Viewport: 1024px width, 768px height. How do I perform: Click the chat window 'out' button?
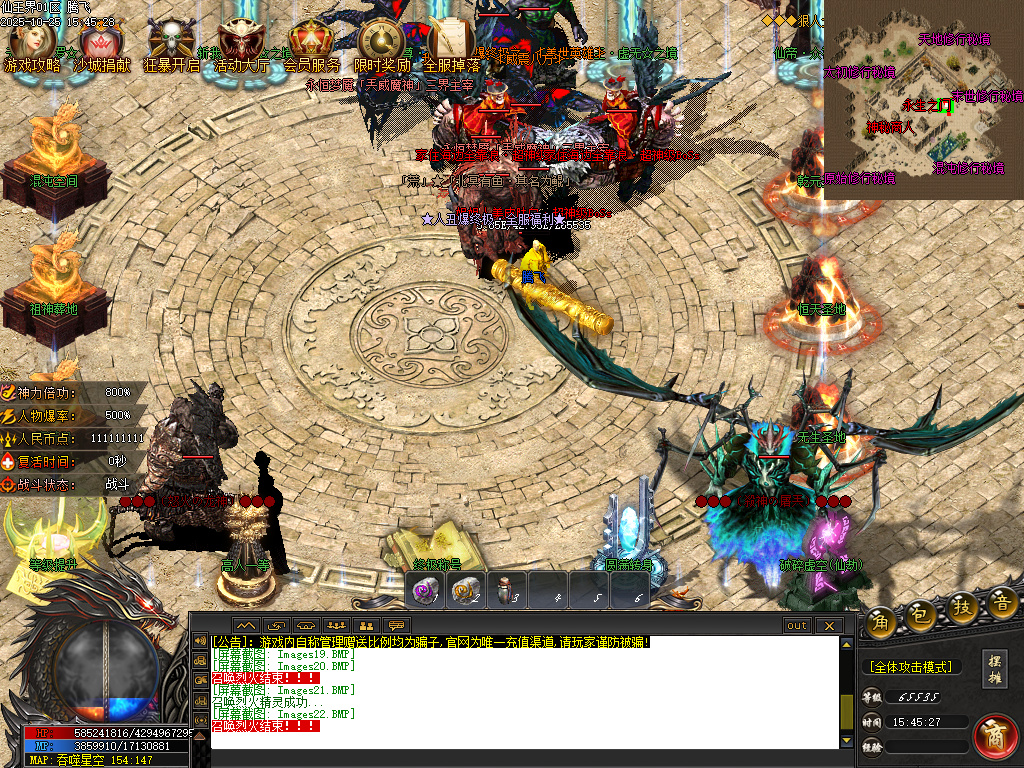797,625
